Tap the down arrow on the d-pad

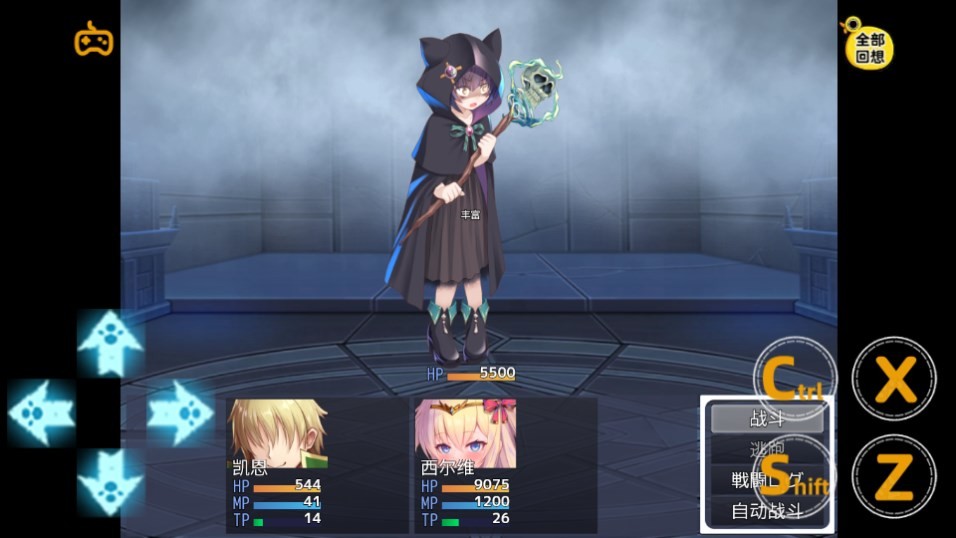pos(110,481)
